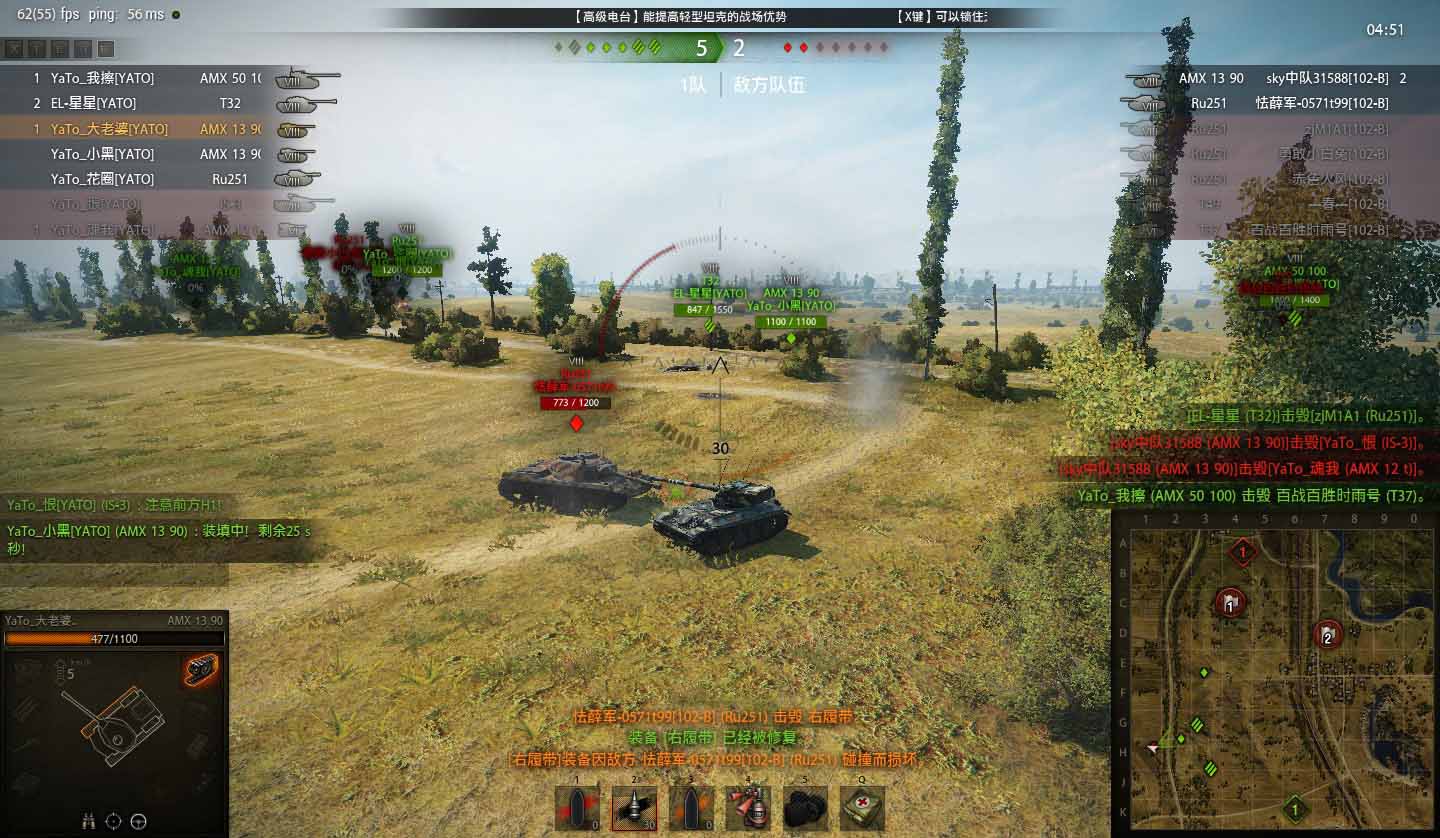Screen dimensions: 1440x838
Task: Select enemy 怯薛军-0571t99 Ru251 row
Action: pos(1290,103)
